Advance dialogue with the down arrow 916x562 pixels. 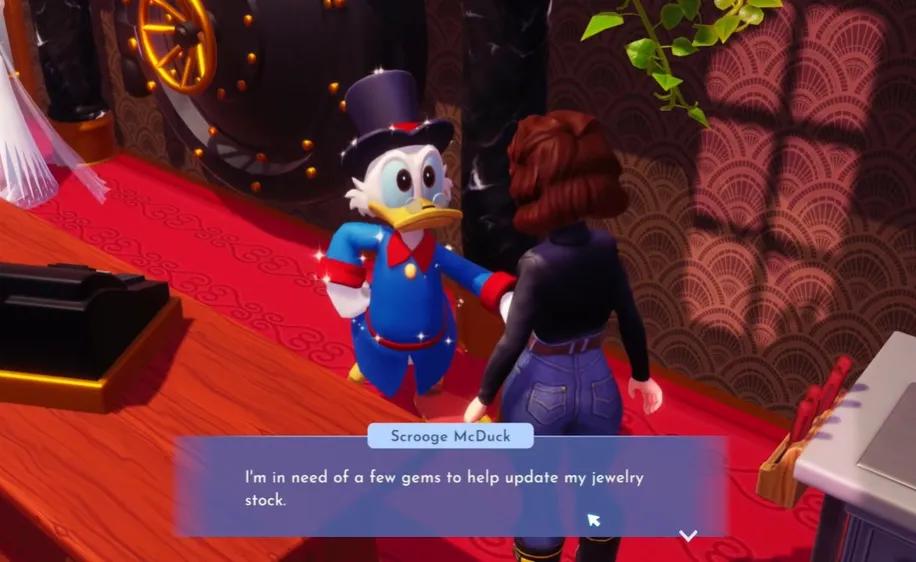[688, 535]
